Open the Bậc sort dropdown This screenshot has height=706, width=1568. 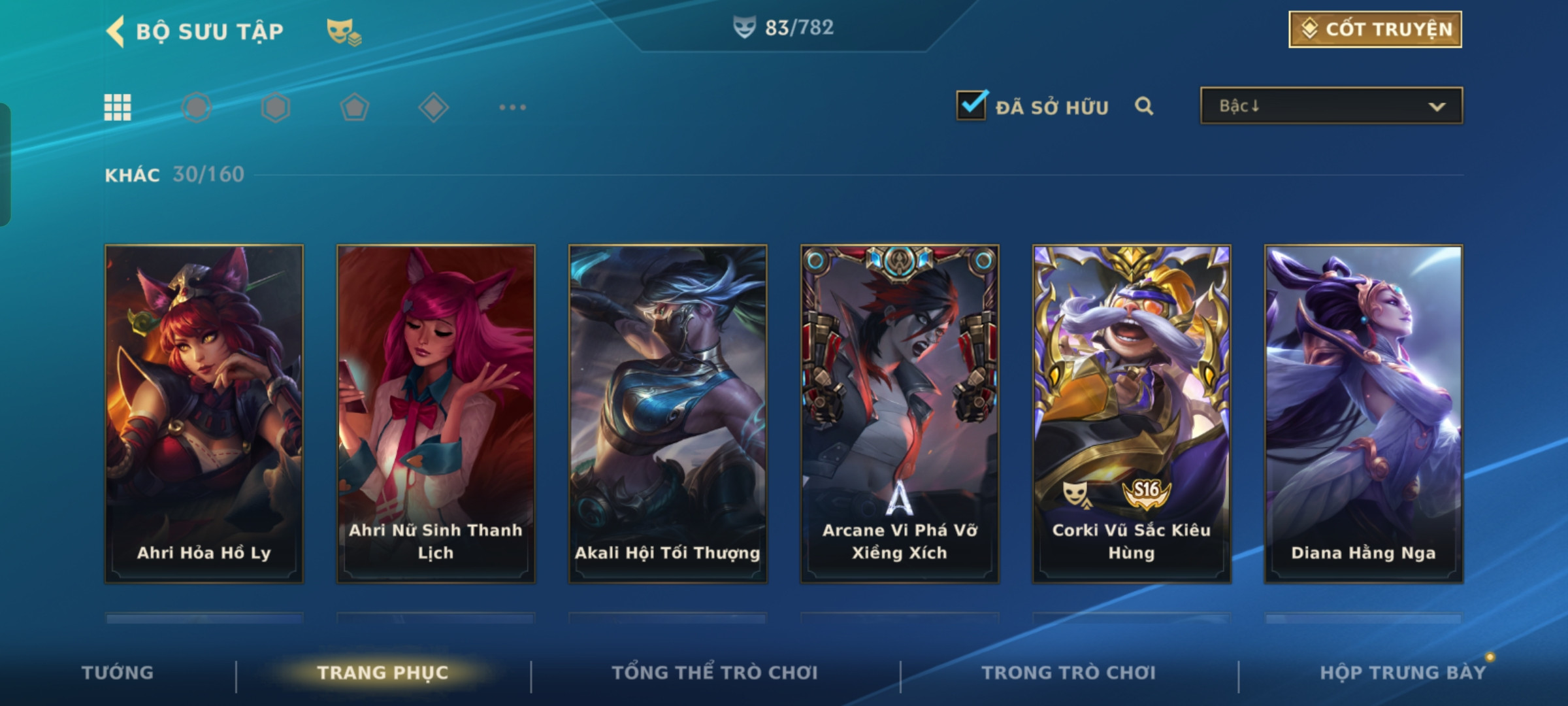(x=1331, y=106)
